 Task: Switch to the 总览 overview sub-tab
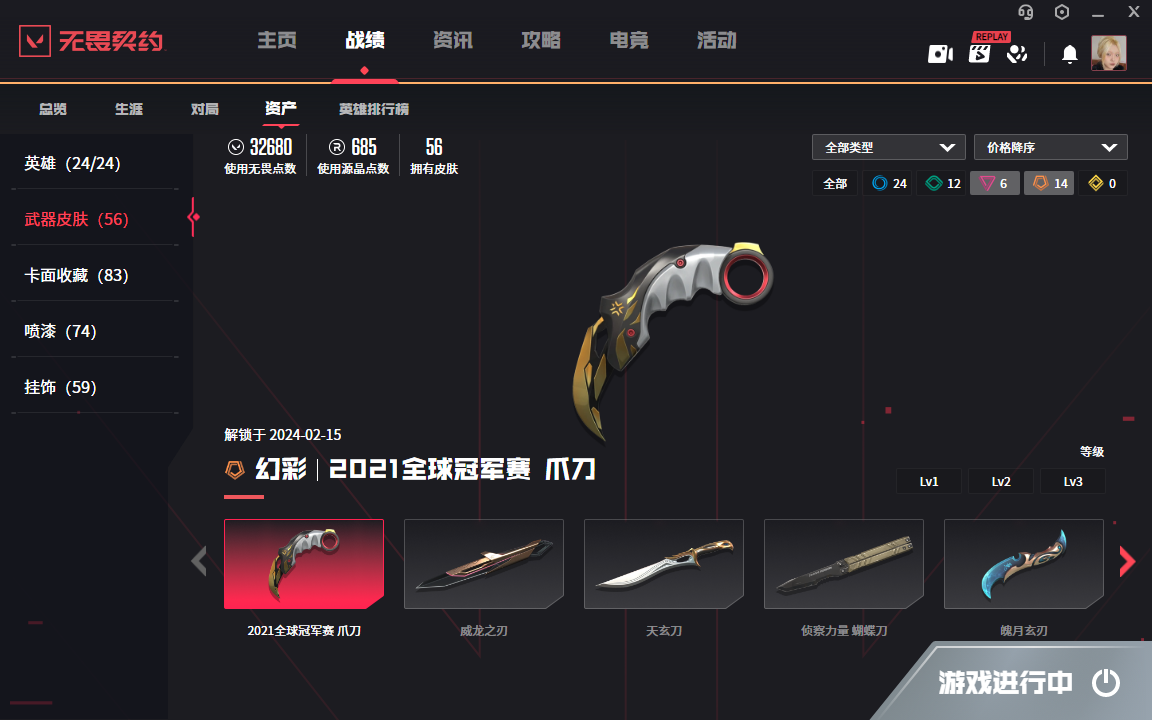tap(53, 109)
